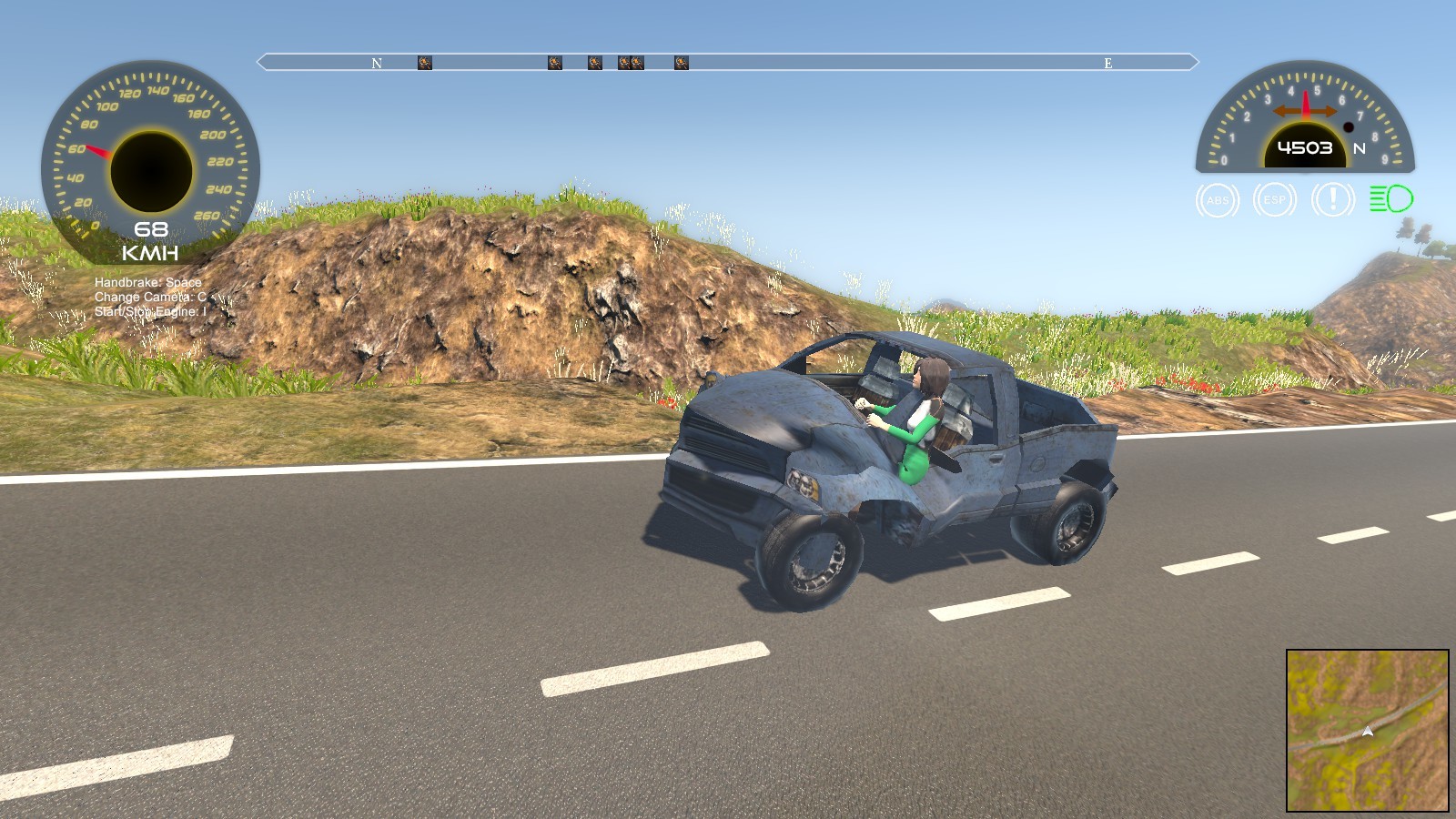
Task: Toggle ESP using its dashboard indicator
Action: [x=1274, y=201]
